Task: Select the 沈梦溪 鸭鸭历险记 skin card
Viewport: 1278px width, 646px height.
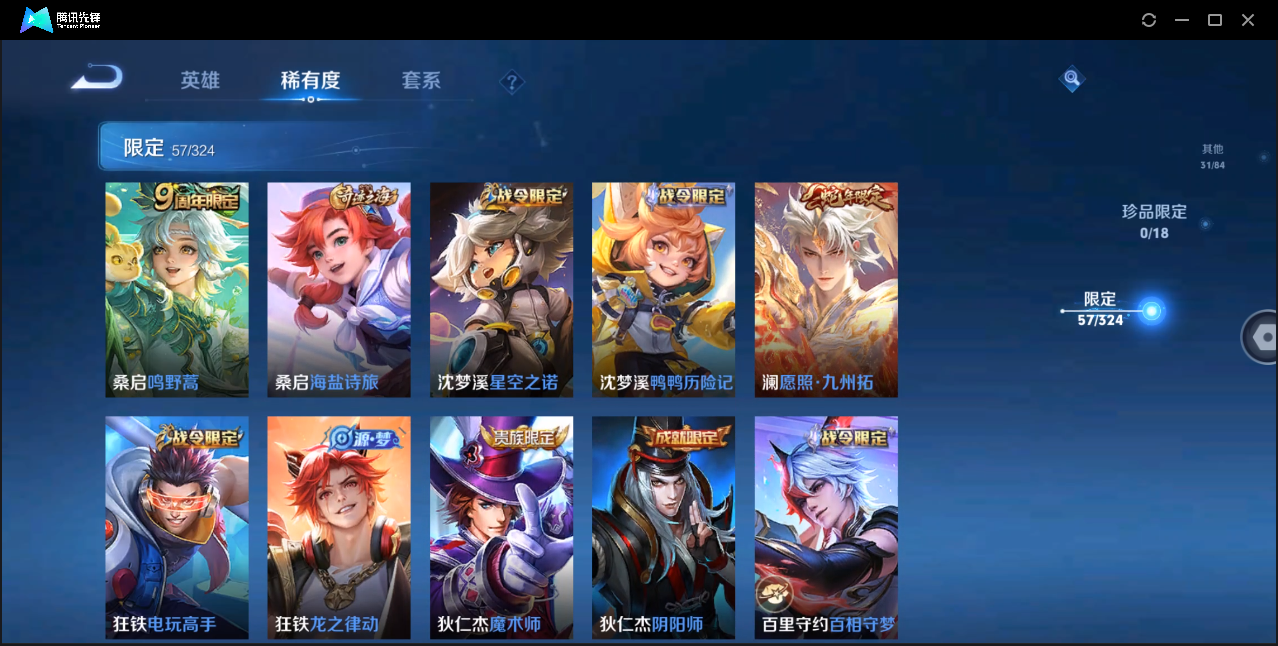Action: tap(663, 290)
